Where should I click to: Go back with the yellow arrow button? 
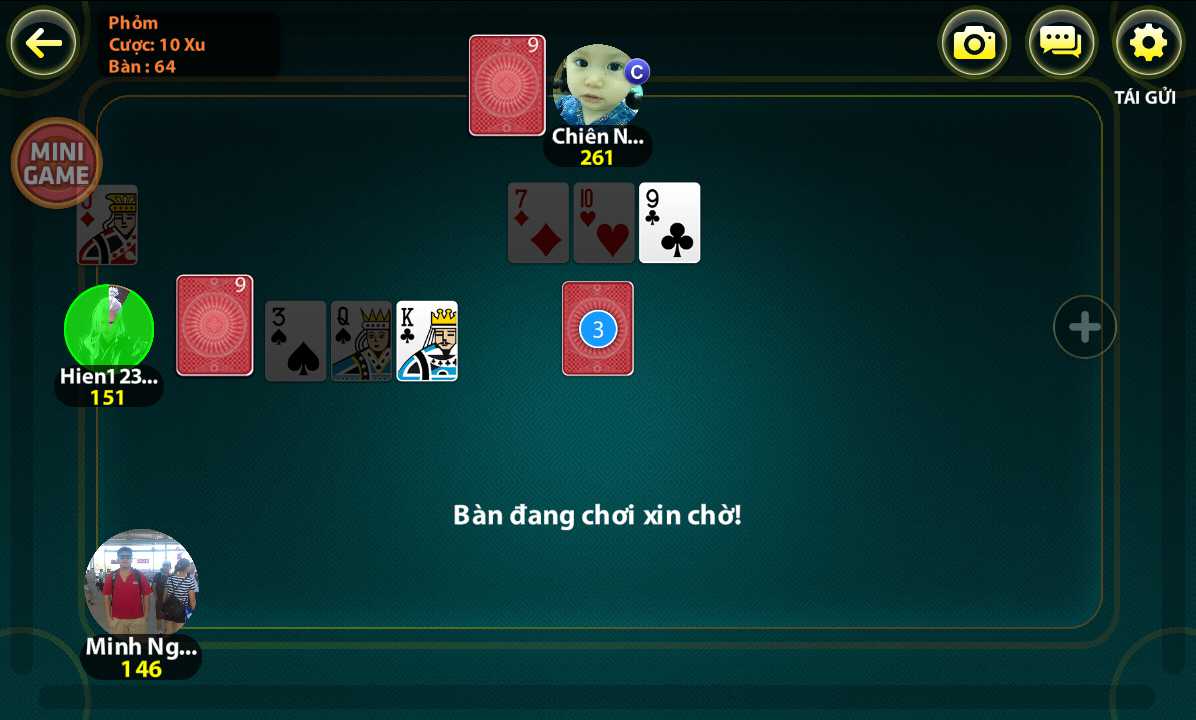pos(43,43)
